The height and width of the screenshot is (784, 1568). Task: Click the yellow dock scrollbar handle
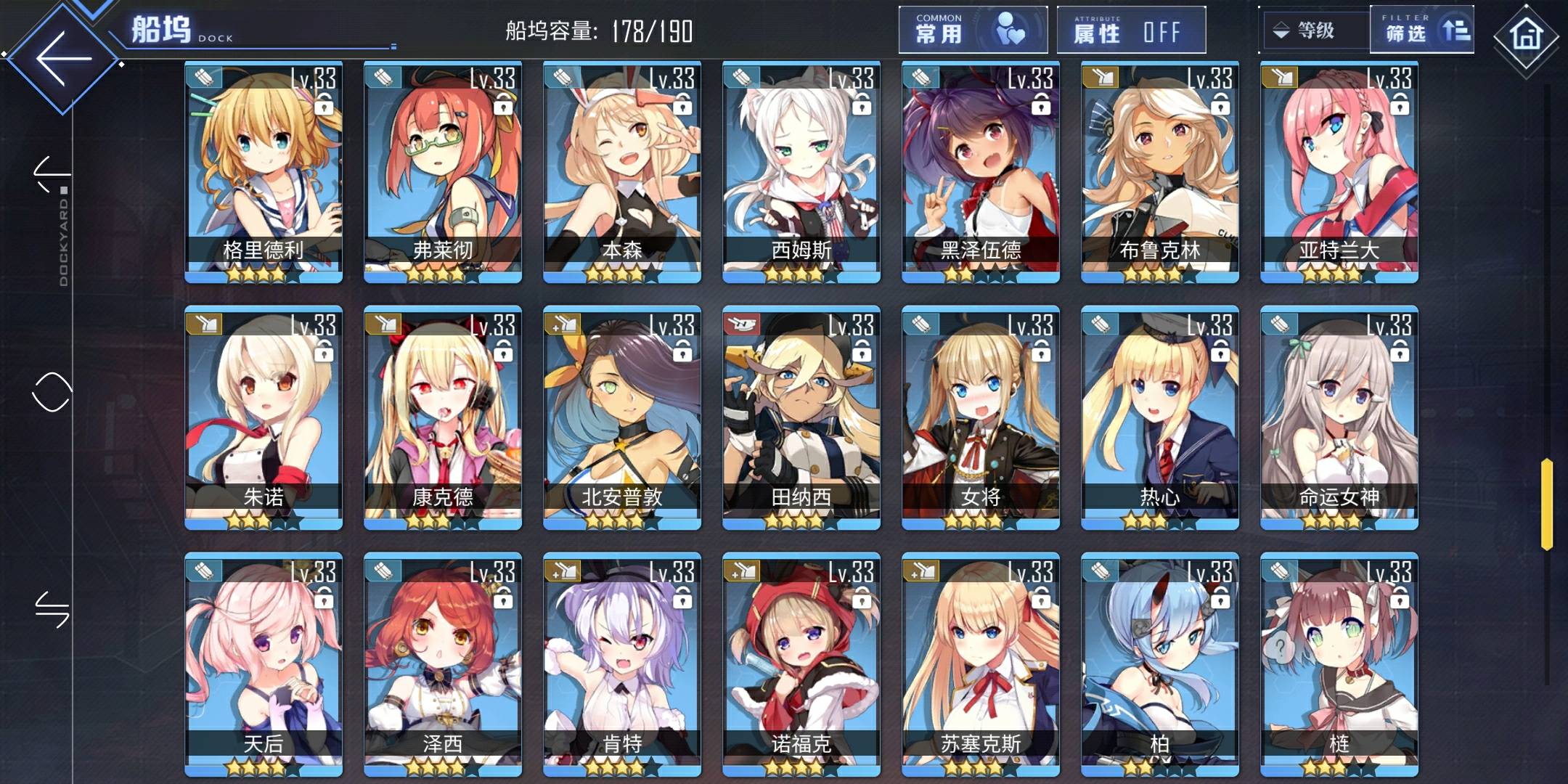click(1546, 504)
